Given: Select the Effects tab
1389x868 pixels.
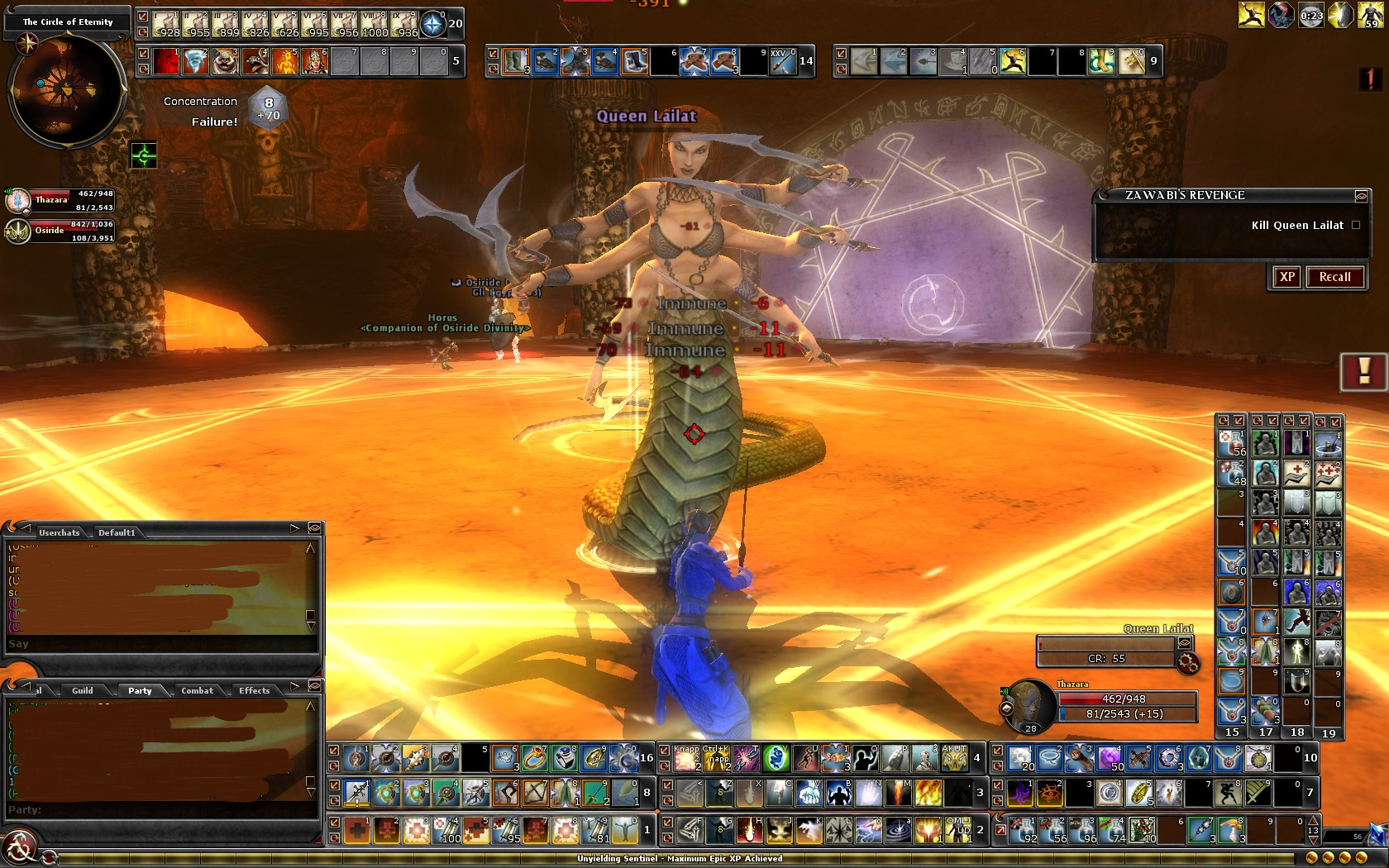Looking at the screenshot, I should coord(254,690).
